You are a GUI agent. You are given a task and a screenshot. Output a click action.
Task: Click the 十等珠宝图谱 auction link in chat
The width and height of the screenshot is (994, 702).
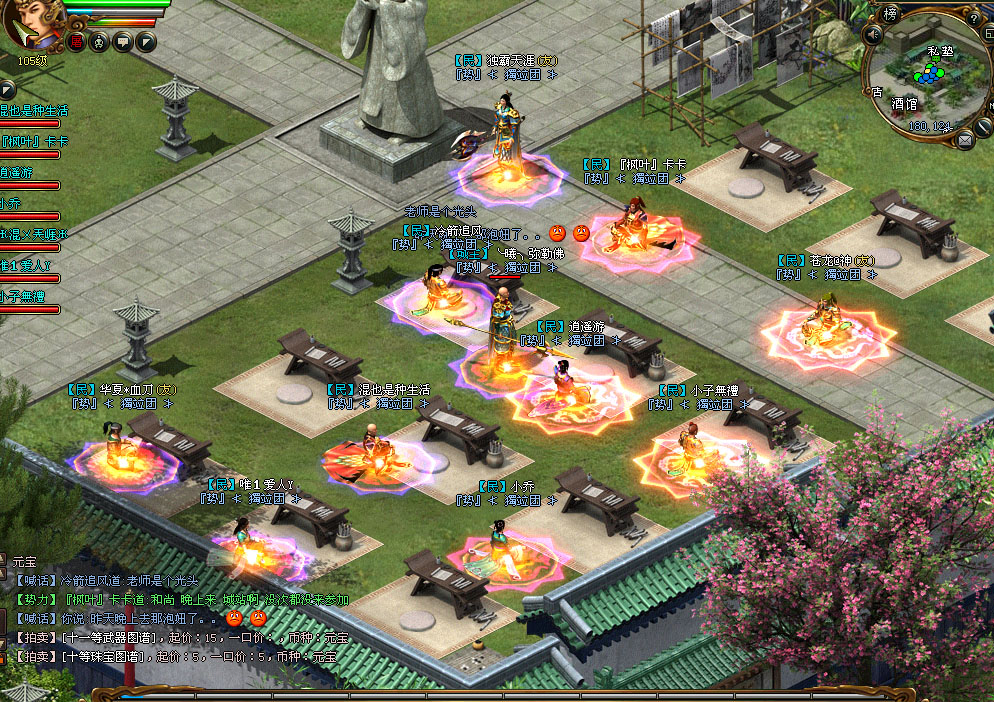[105, 656]
